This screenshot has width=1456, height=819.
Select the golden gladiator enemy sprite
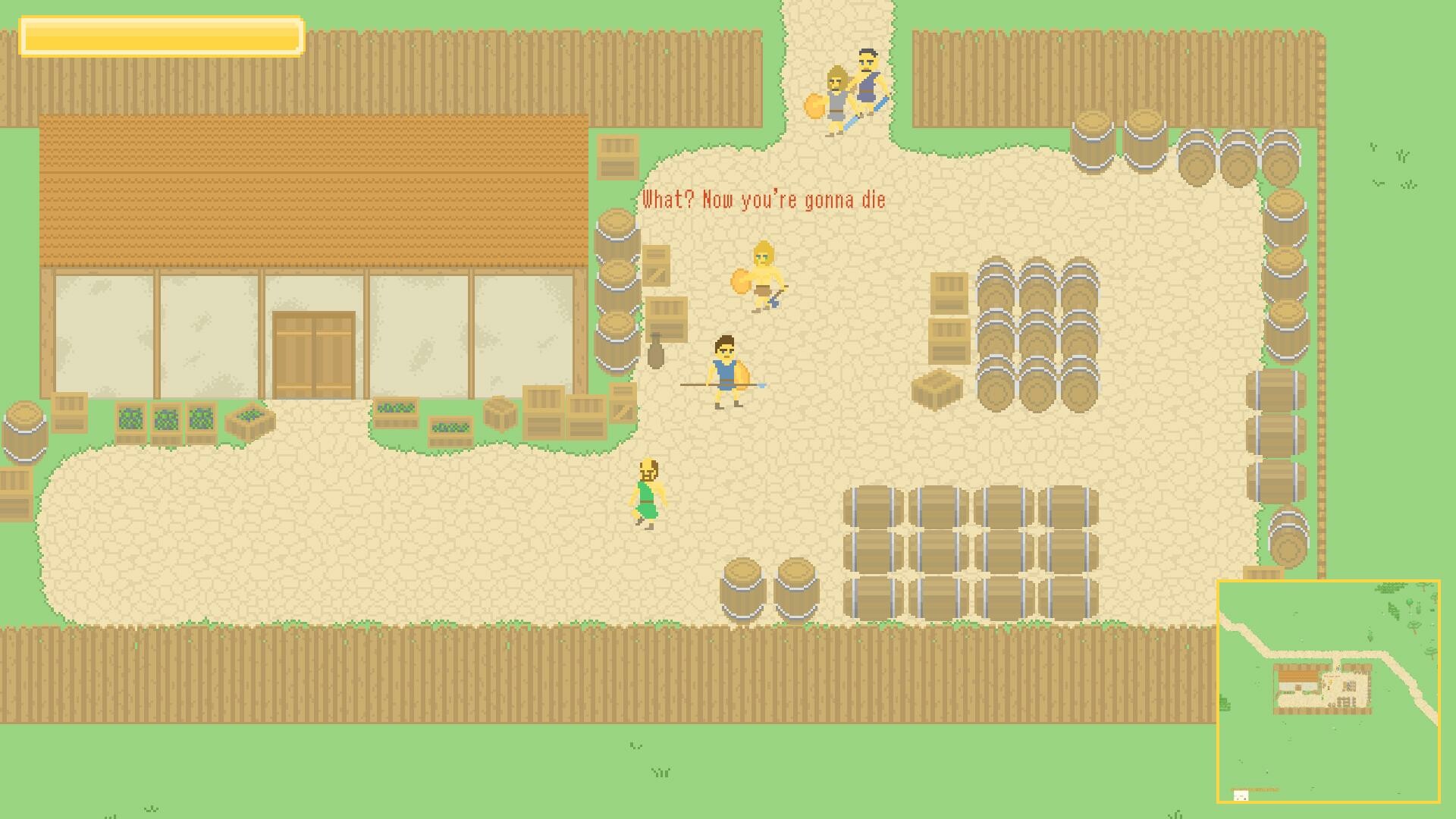761,277
